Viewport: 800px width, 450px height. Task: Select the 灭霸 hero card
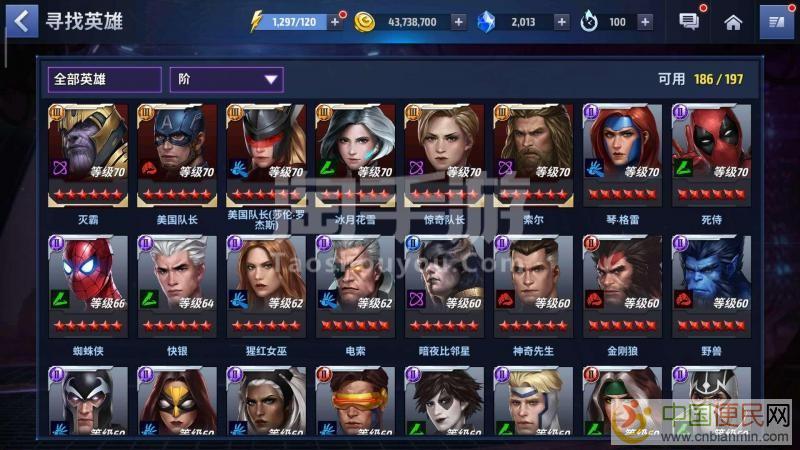click(88, 152)
